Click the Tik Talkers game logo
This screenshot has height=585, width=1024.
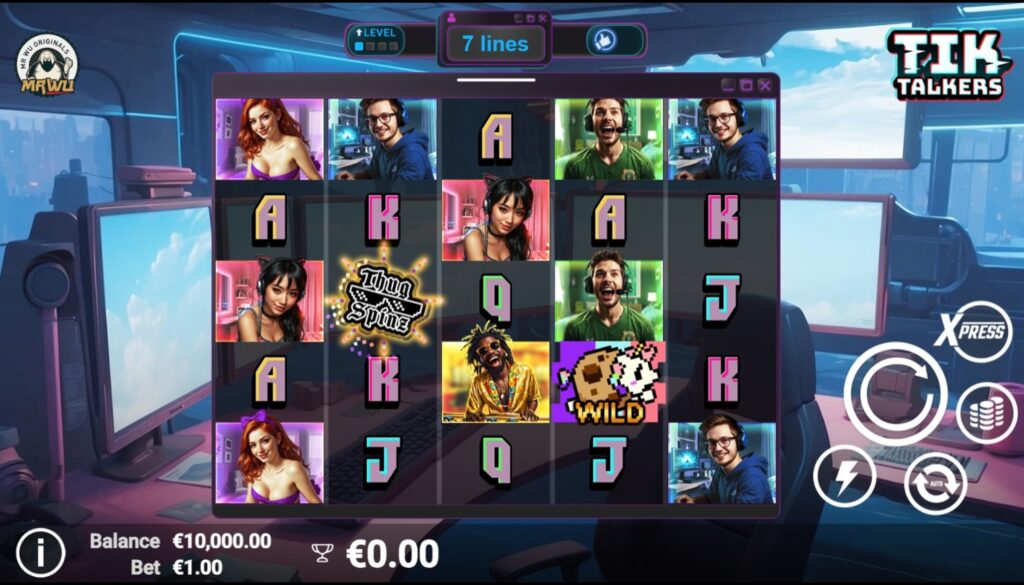[946, 64]
